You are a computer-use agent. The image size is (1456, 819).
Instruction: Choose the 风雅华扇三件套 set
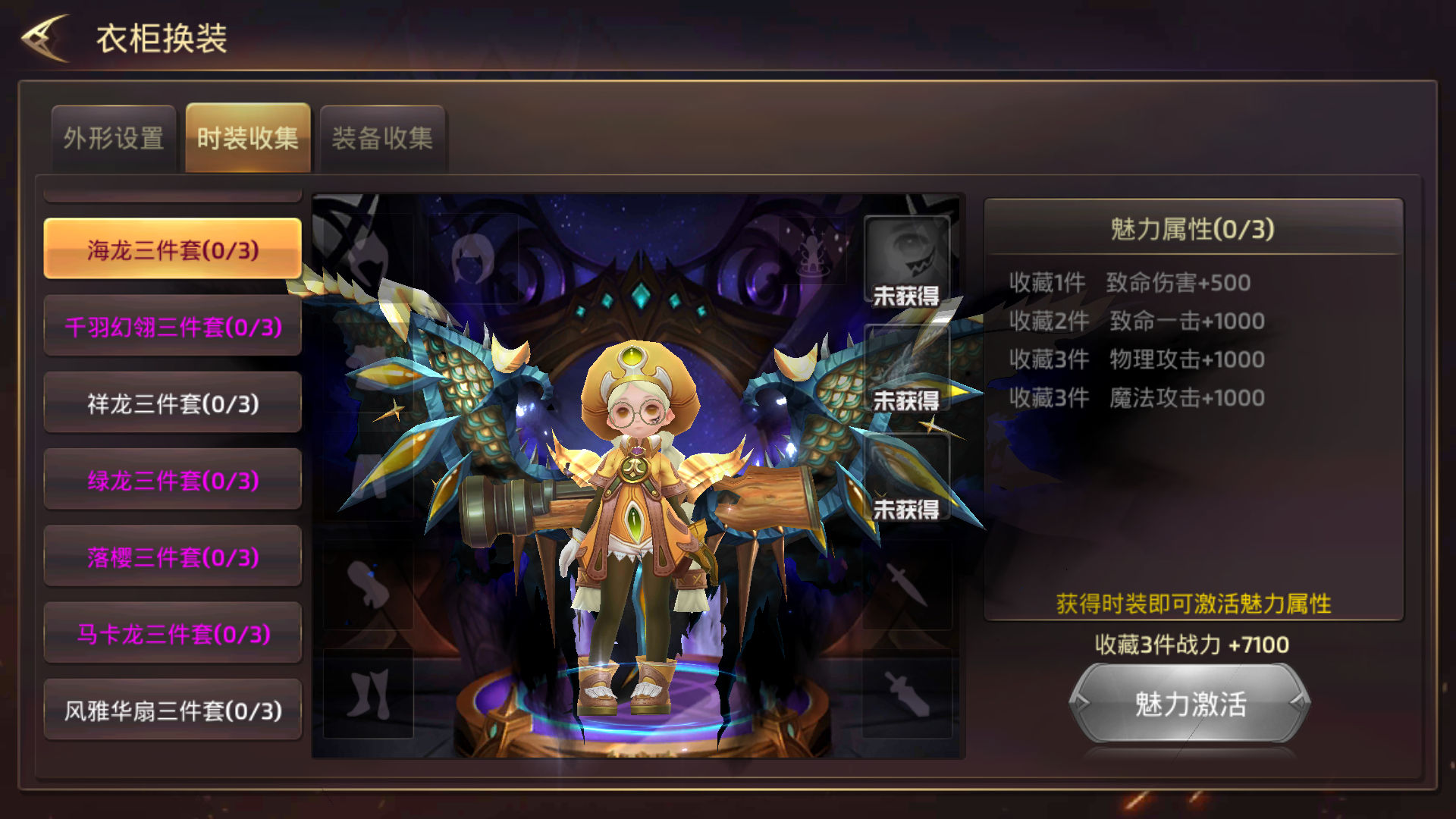point(173,711)
